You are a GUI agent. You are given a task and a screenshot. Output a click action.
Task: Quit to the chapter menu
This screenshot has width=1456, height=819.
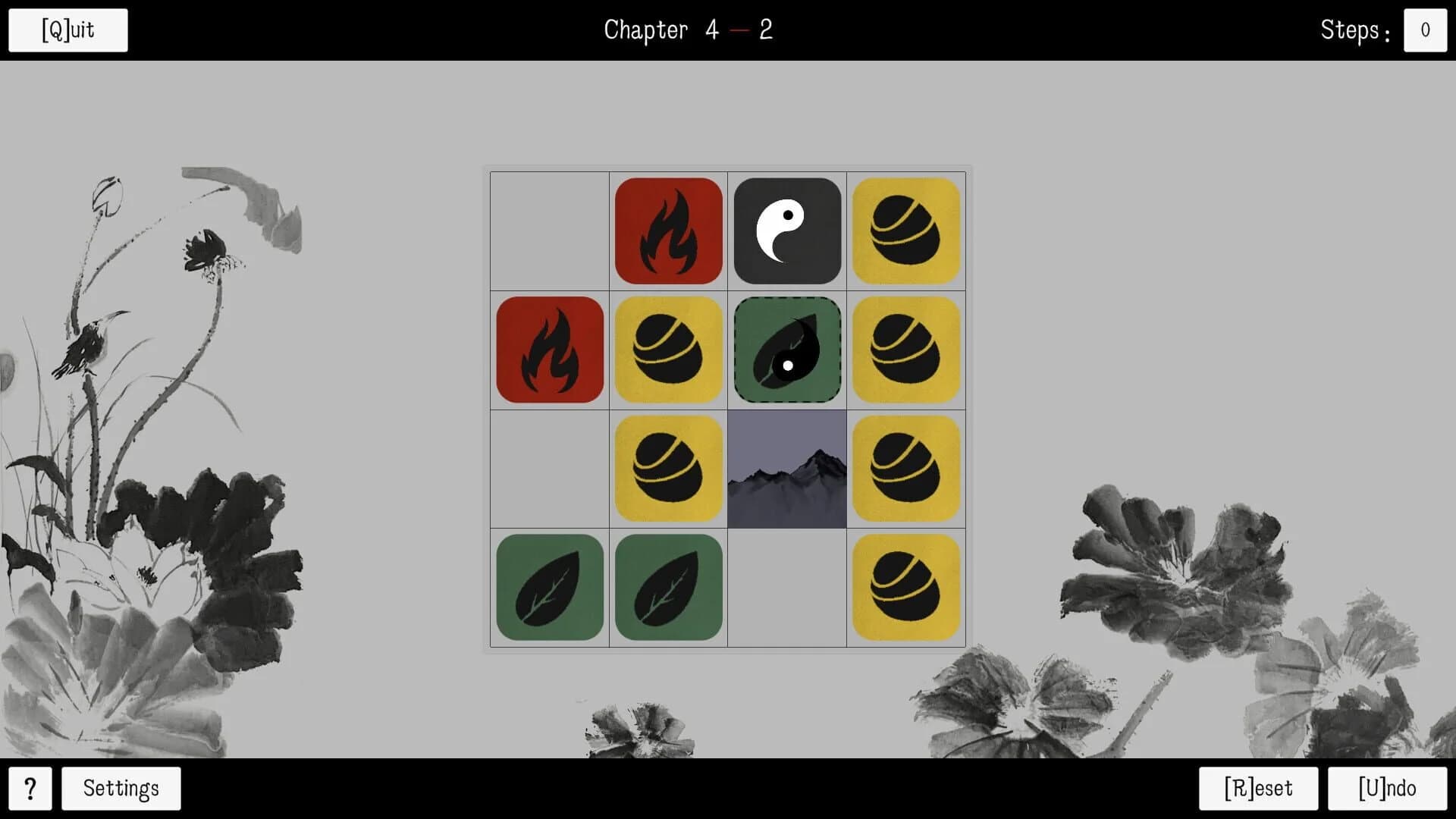[67, 30]
